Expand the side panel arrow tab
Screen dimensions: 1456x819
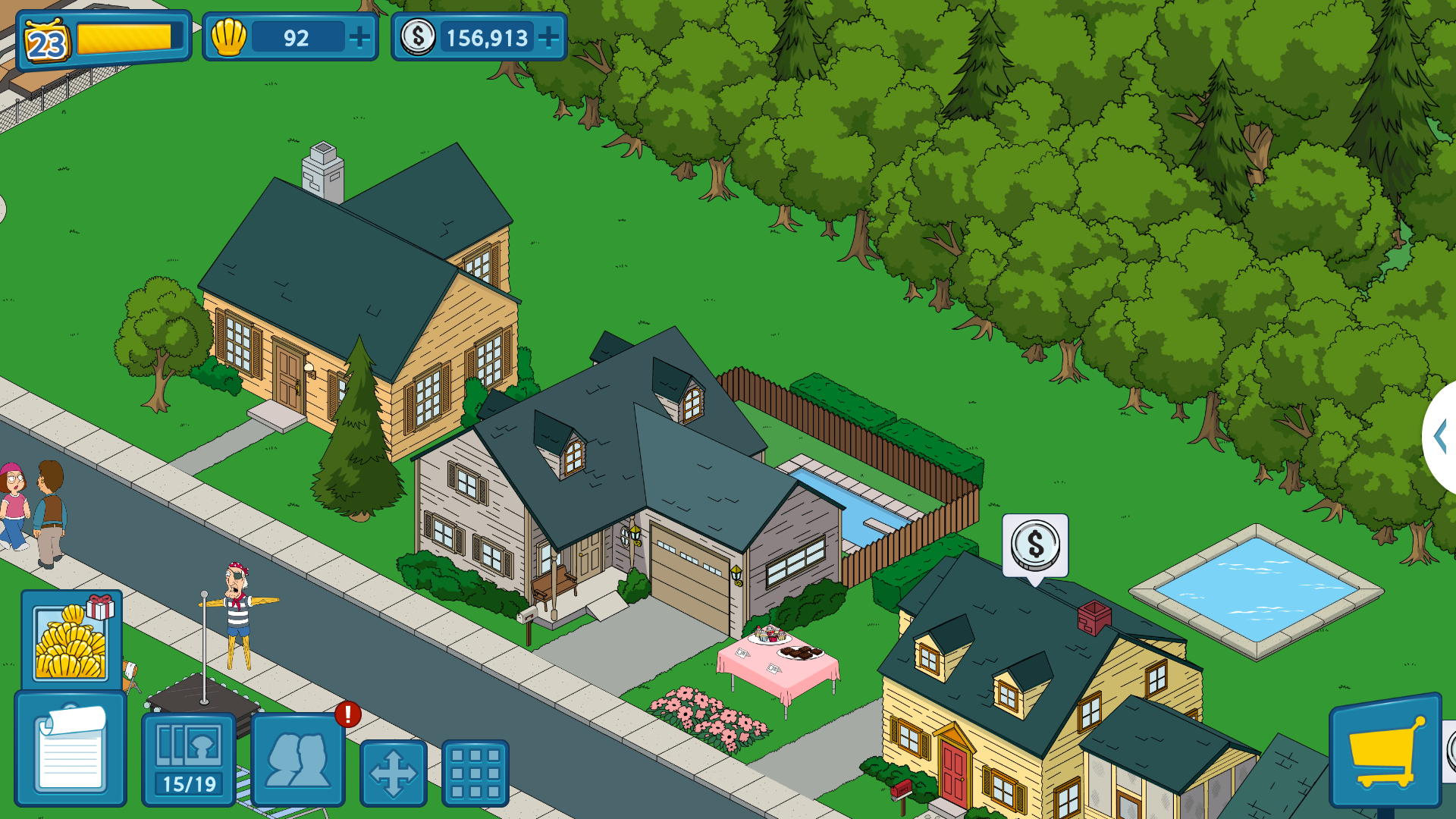coord(1441,436)
